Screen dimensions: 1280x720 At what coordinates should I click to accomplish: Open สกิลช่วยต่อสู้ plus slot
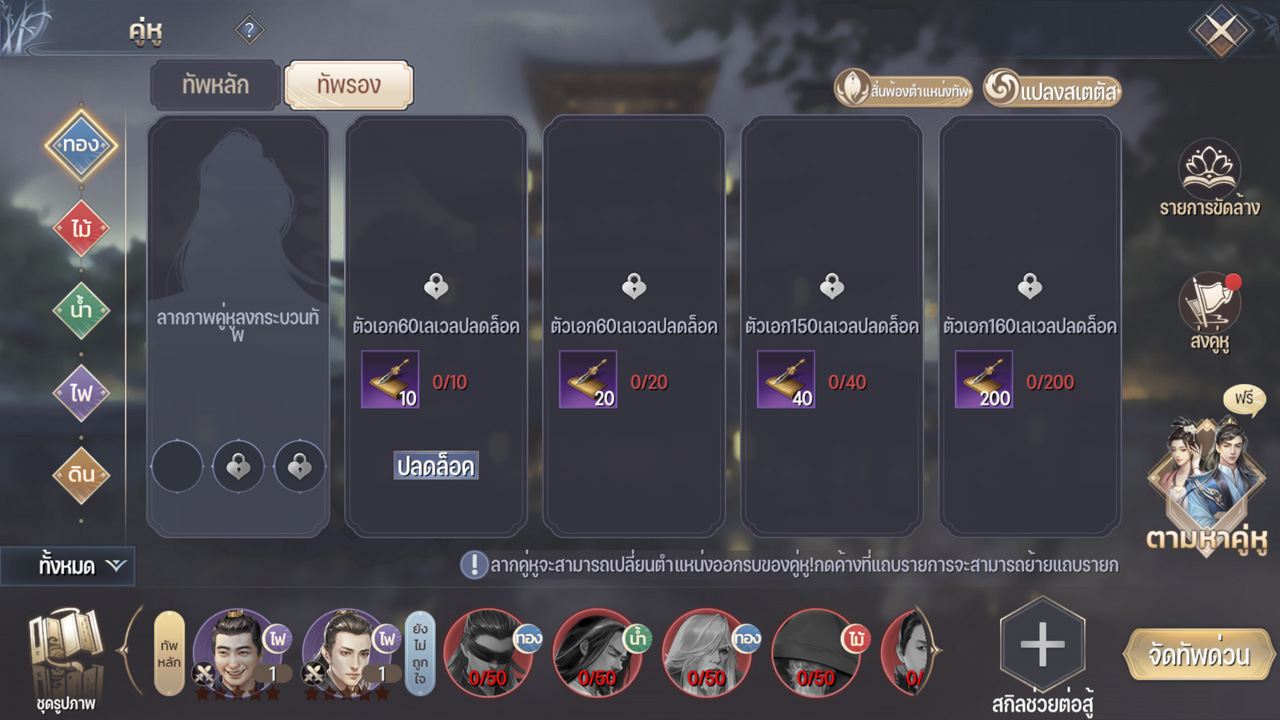coord(1042,648)
